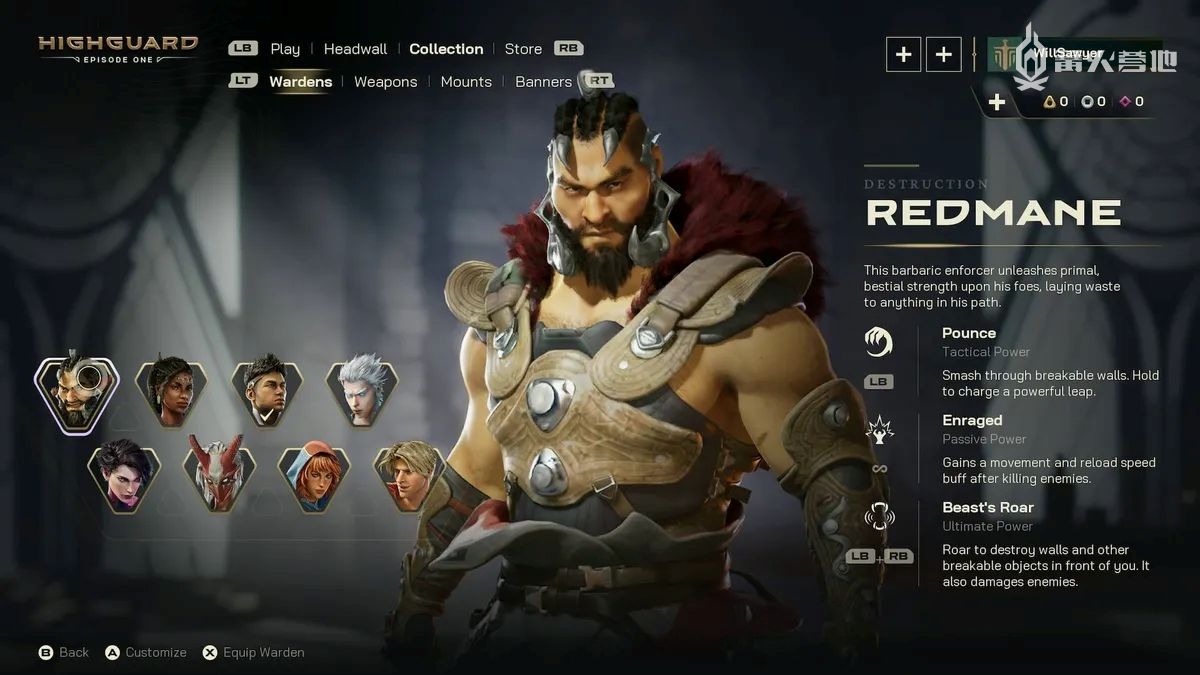This screenshot has height=675, width=1200.
Task: Pick the warden portrait marked with a checkmark
Action: (x=266, y=393)
